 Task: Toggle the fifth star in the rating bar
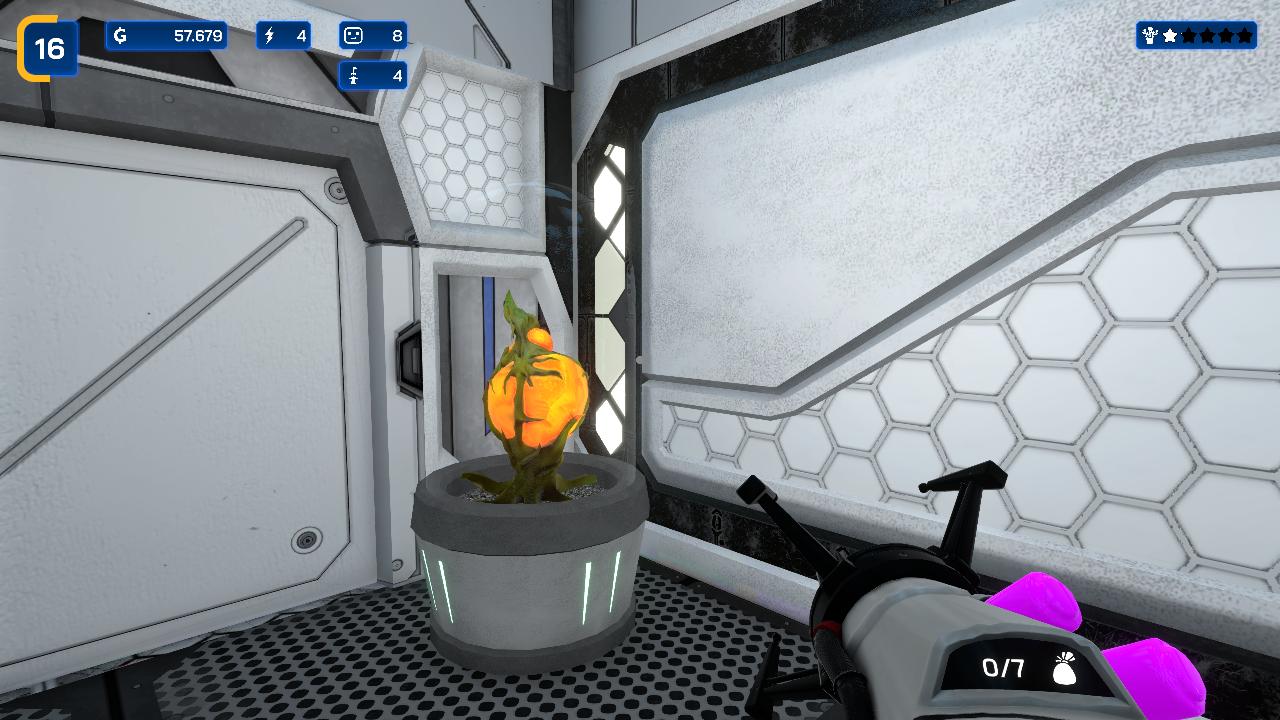coord(1244,34)
